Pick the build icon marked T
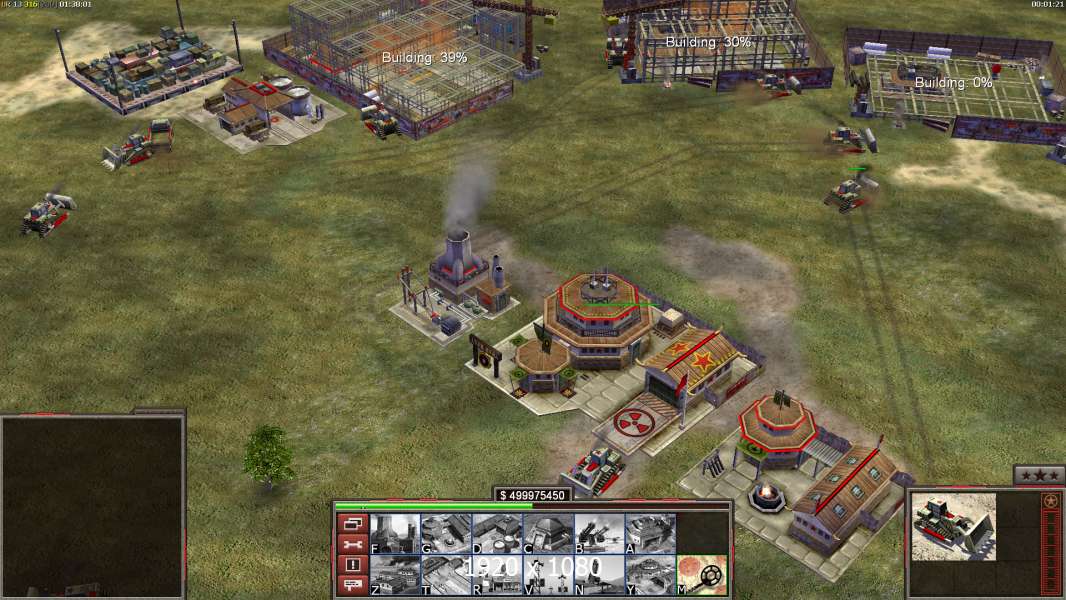The height and width of the screenshot is (600, 1066). pyautogui.click(x=445, y=574)
